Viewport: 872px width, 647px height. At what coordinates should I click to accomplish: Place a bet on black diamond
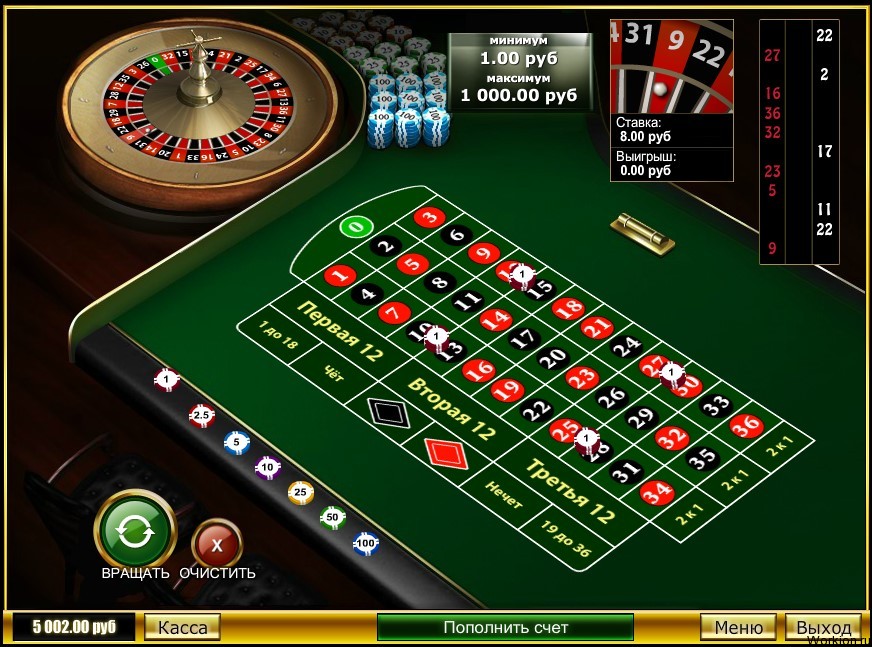[x=383, y=411]
